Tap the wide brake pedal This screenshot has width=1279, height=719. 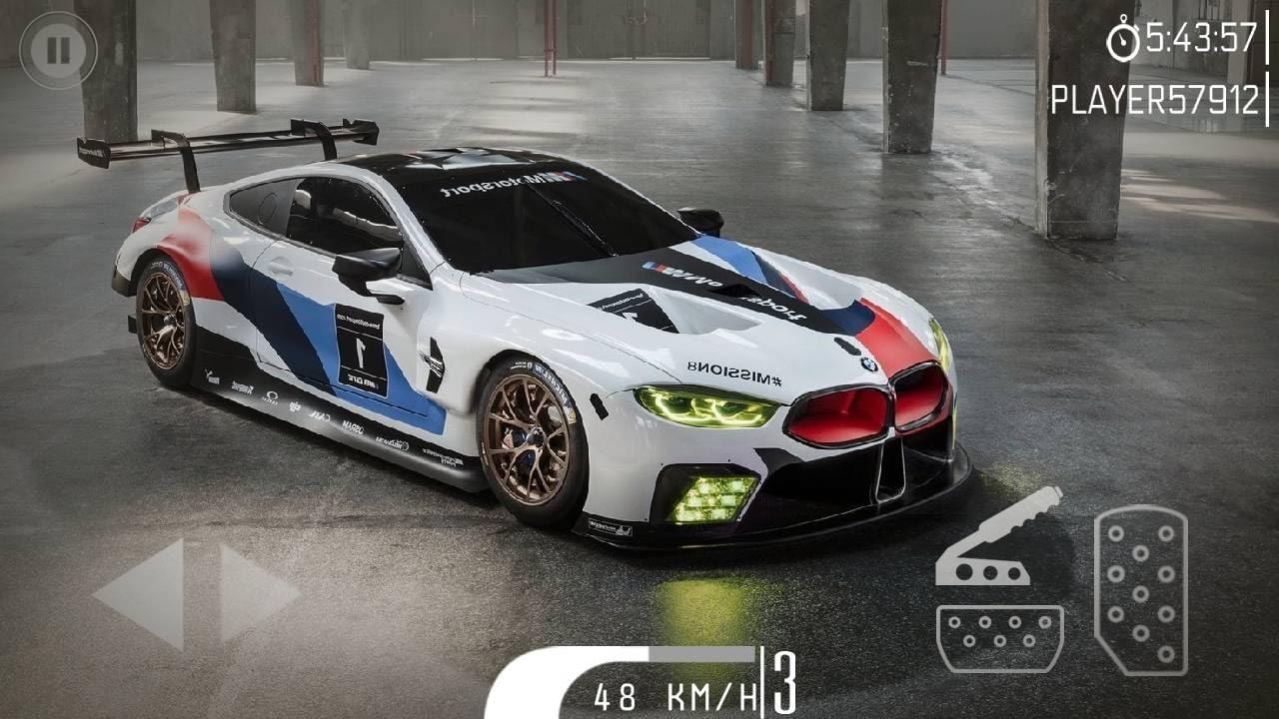(999, 638)
